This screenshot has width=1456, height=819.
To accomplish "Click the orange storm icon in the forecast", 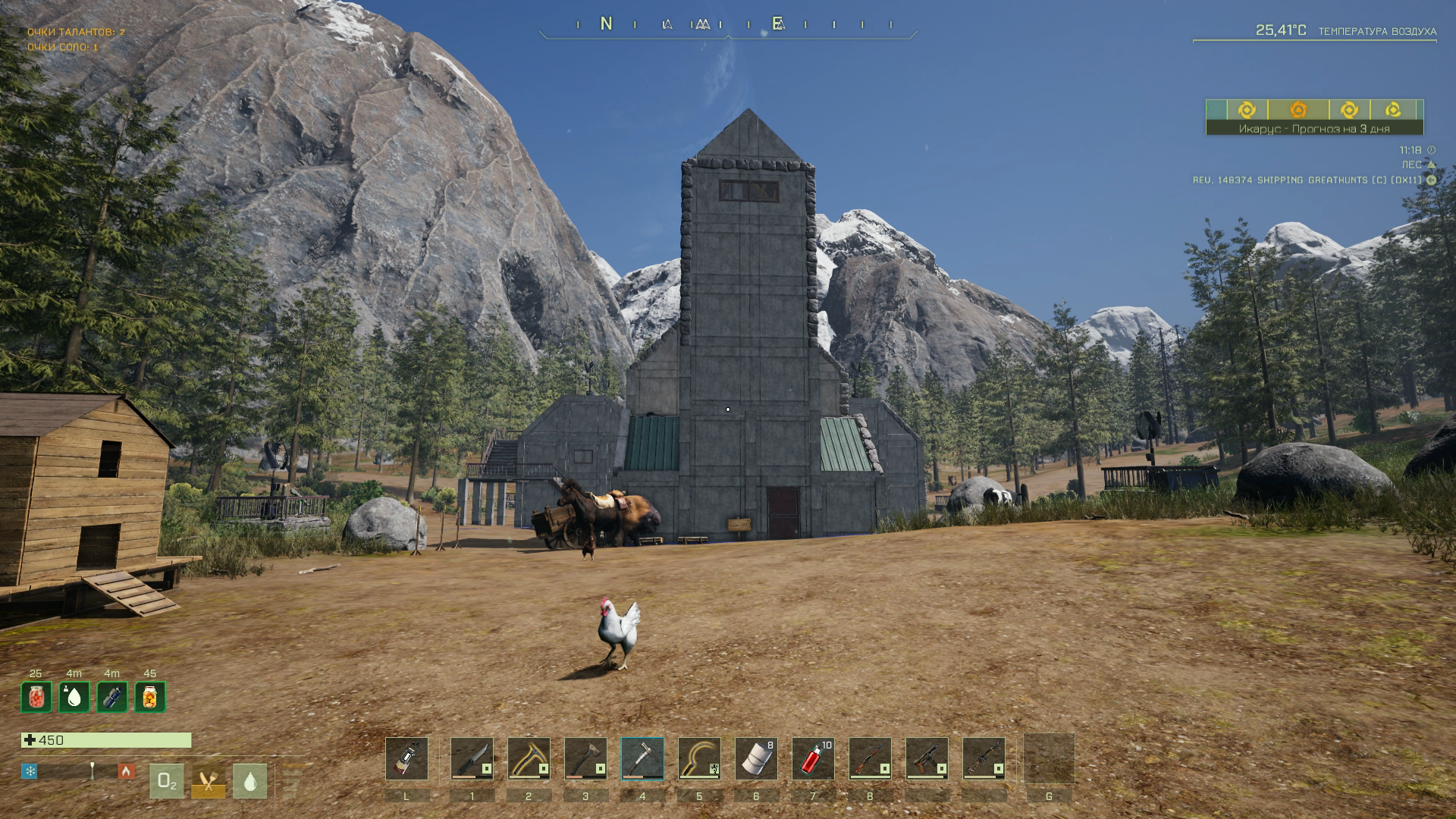I will [x=1298, y=110].
